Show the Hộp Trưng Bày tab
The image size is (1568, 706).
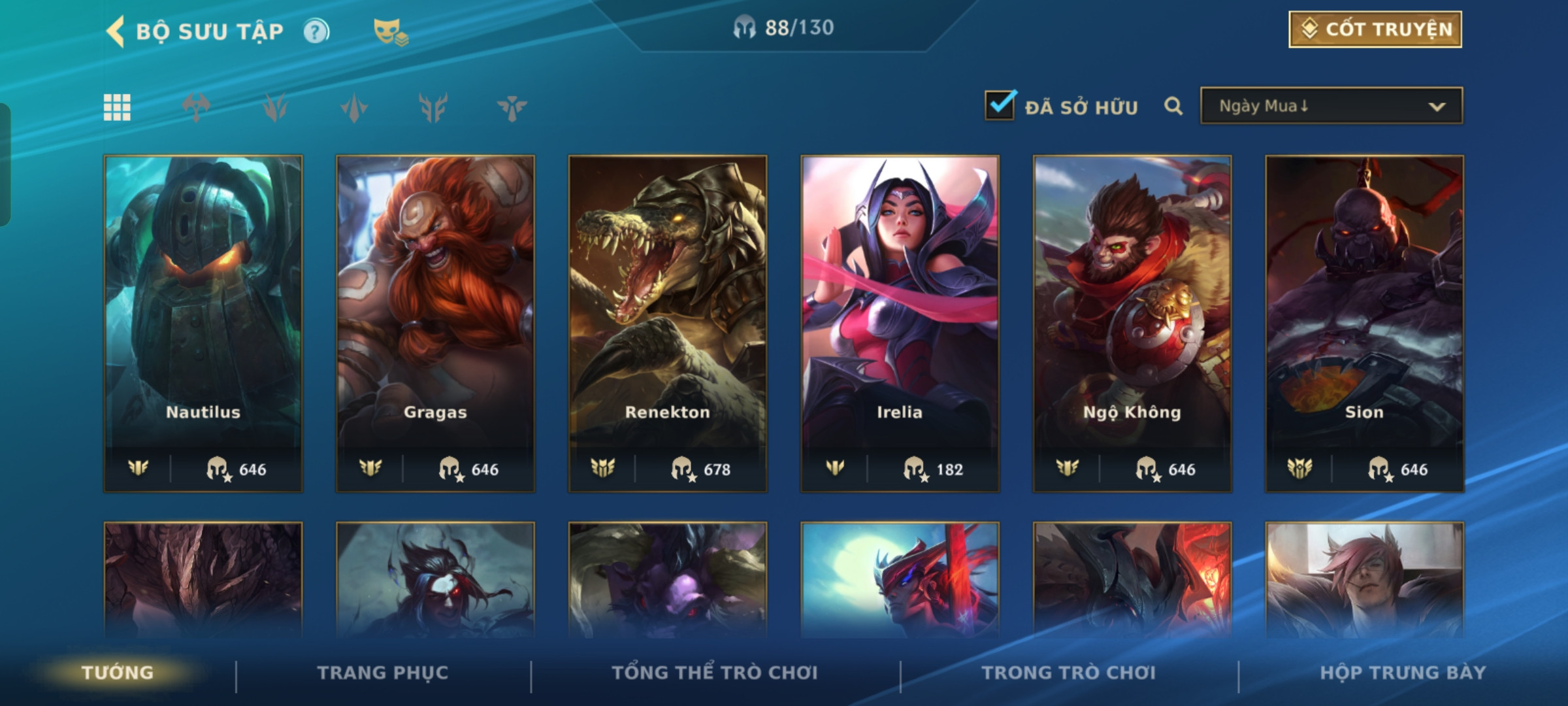click(1403, 673)
